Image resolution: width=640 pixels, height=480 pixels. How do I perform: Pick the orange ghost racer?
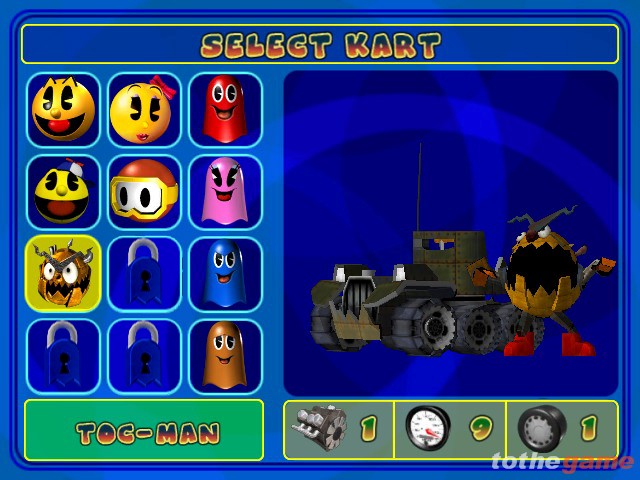tap(225, 355)
